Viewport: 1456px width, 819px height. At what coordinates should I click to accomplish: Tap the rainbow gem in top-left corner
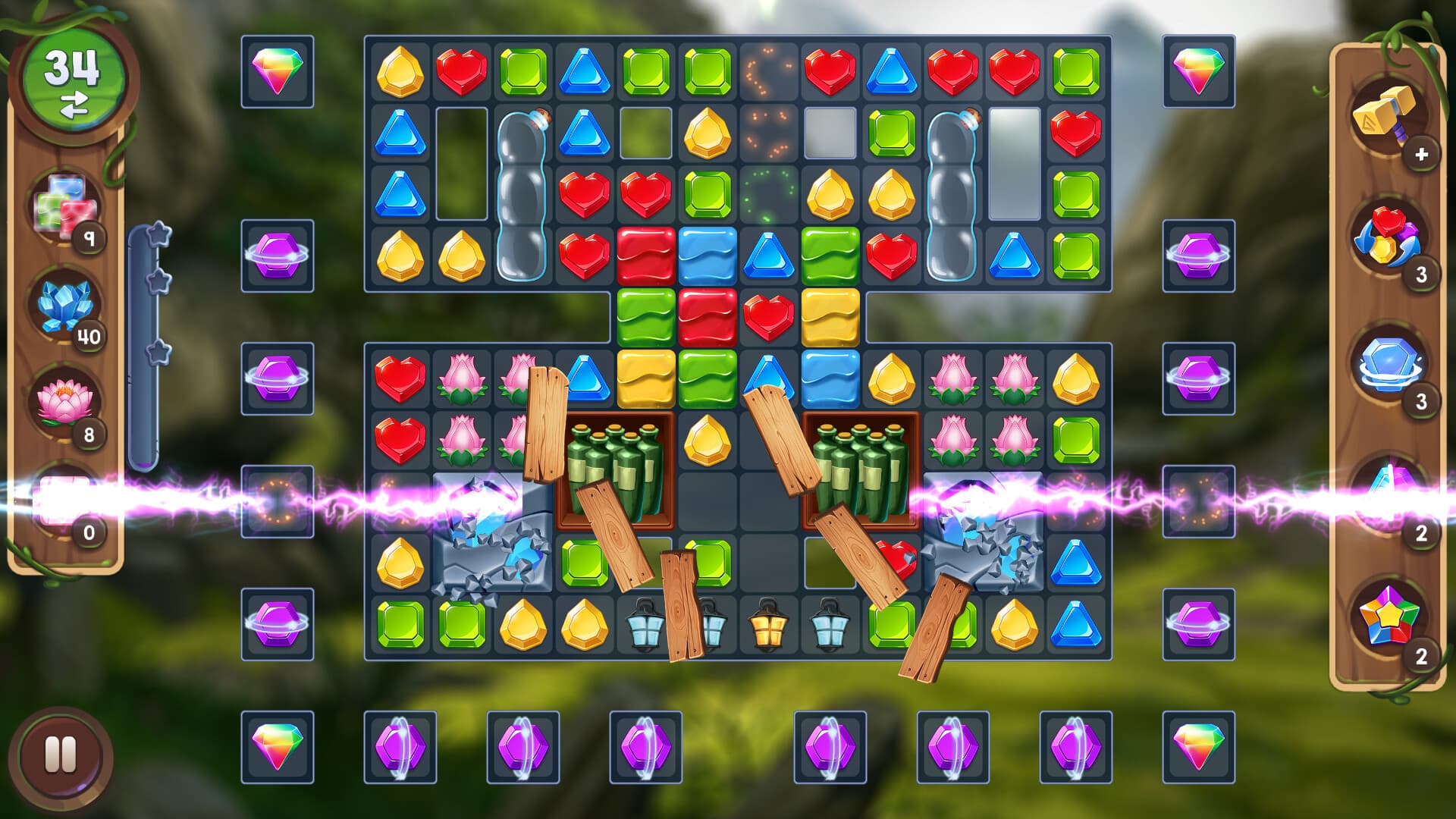[x=277, y=72]
